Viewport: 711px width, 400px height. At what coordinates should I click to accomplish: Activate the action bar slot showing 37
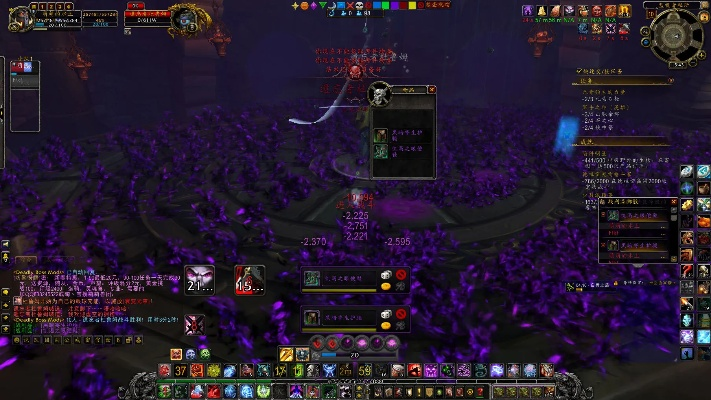181,371
